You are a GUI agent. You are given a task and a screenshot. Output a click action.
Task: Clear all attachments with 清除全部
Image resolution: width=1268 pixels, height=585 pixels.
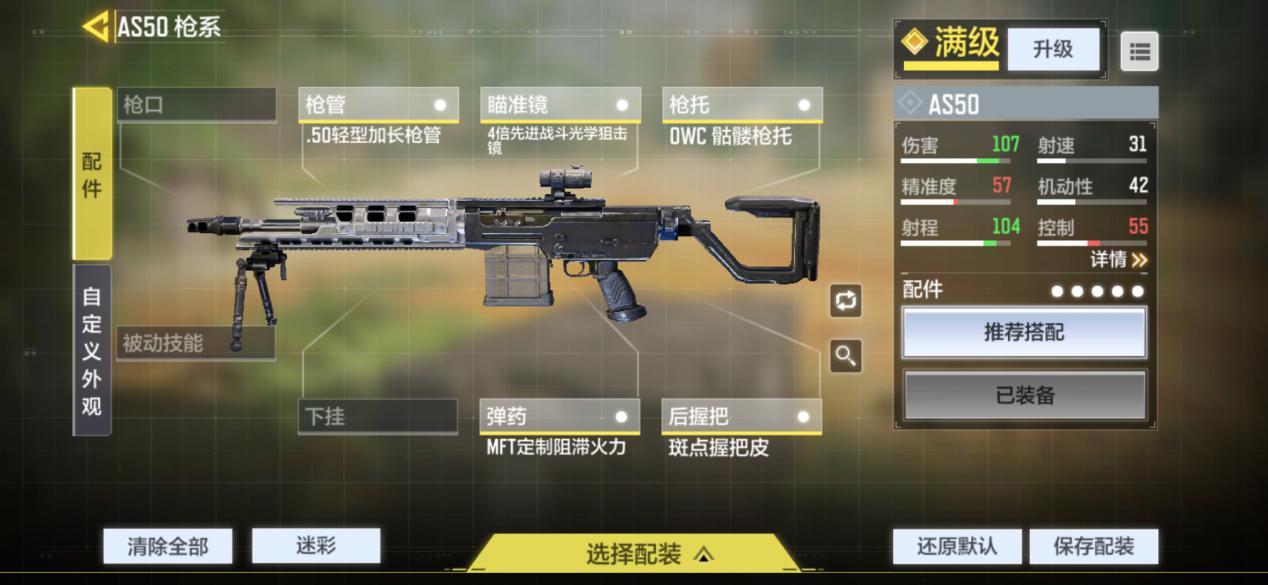point(168,546)
